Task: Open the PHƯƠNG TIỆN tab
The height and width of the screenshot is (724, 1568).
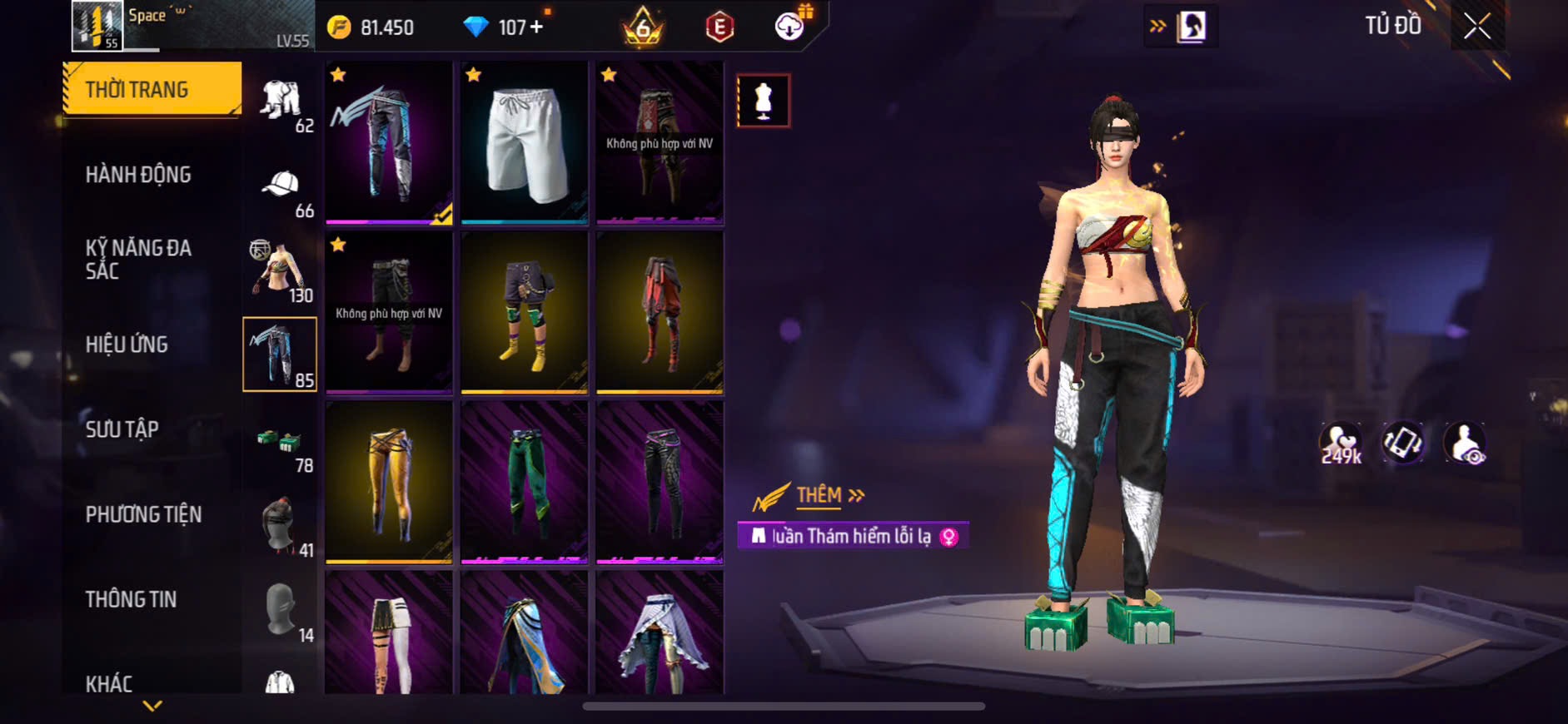Action: click(x=143, y=514)
